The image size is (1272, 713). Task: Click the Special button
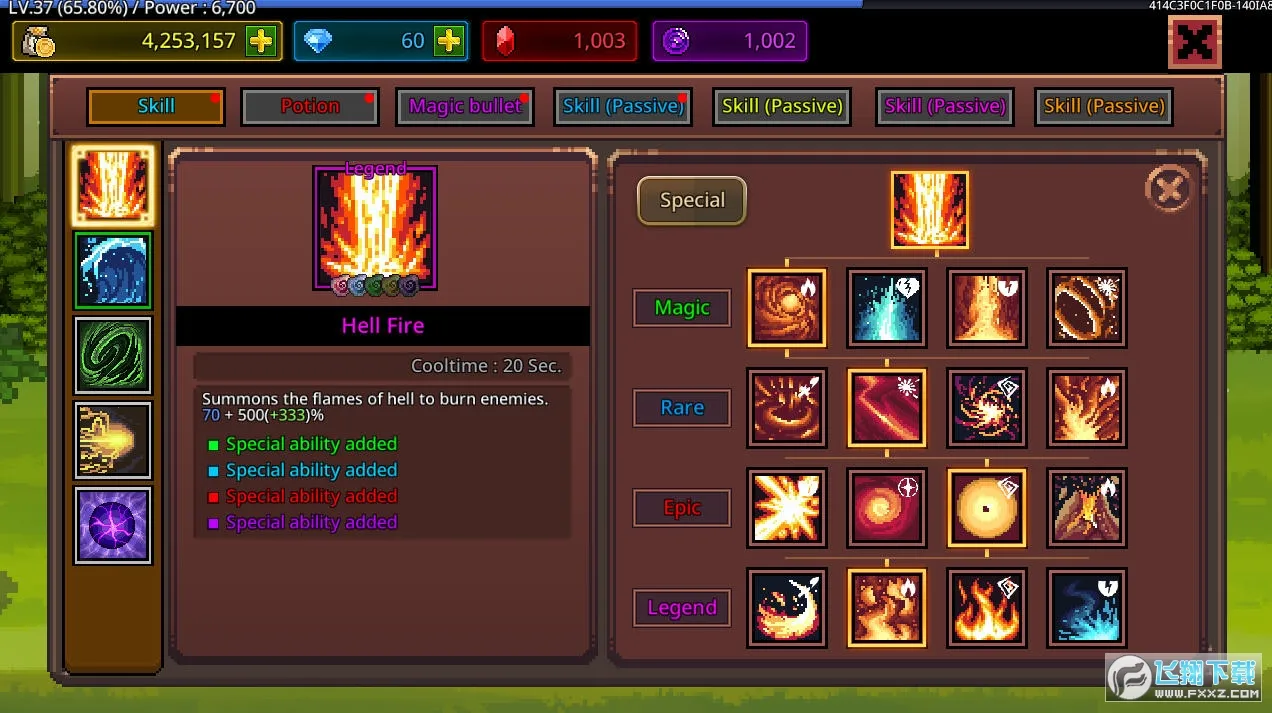click(692, 201)
